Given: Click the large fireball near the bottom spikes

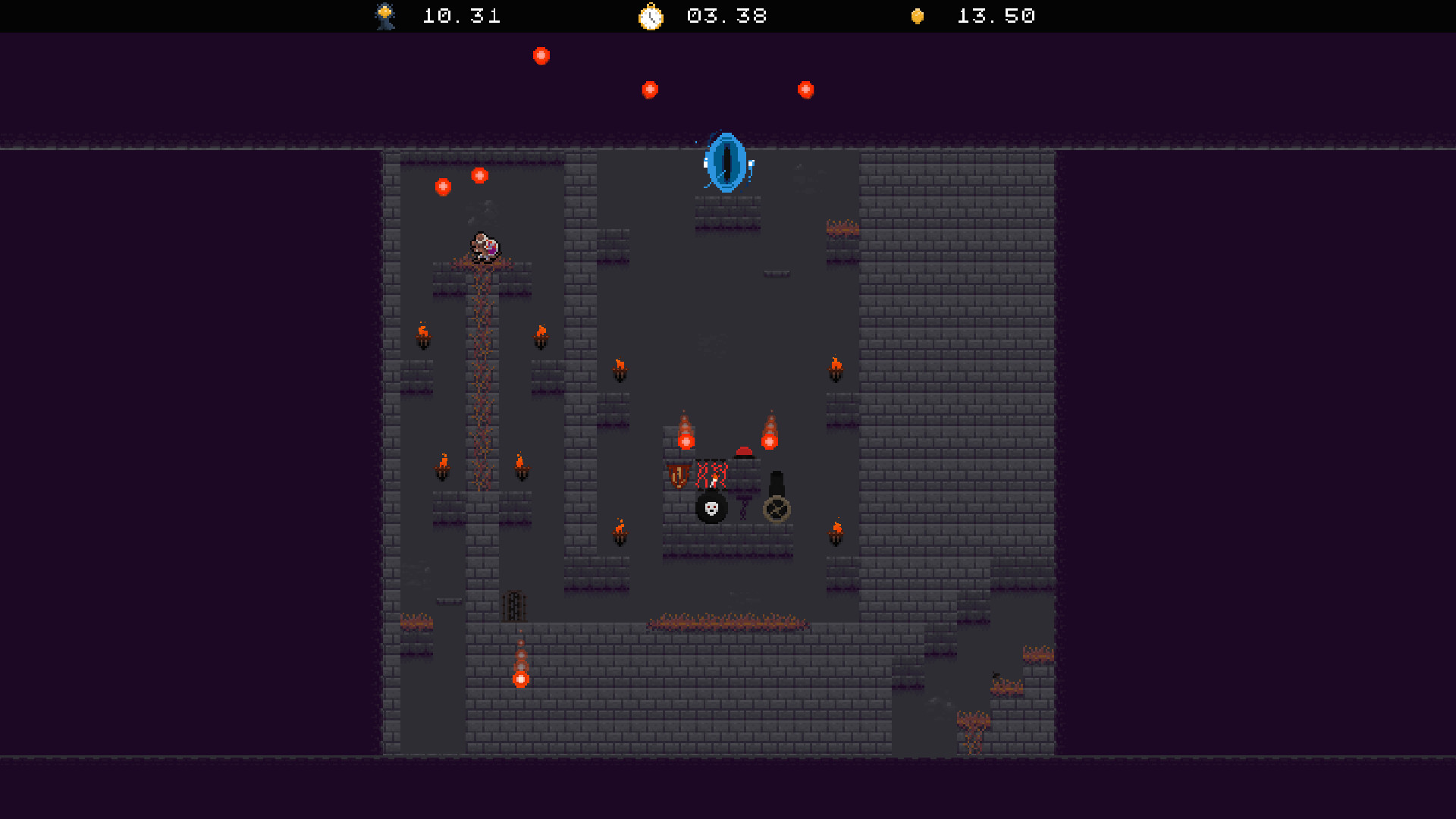Looking at the screenshot, I should (522, 678).
